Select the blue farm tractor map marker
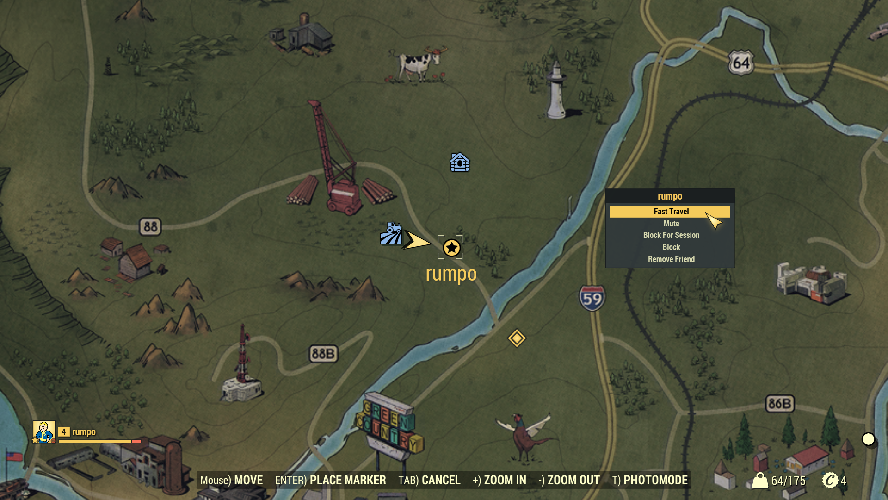Image resolution: width=888 pixels, height=500 pixels. pos(391,235)
